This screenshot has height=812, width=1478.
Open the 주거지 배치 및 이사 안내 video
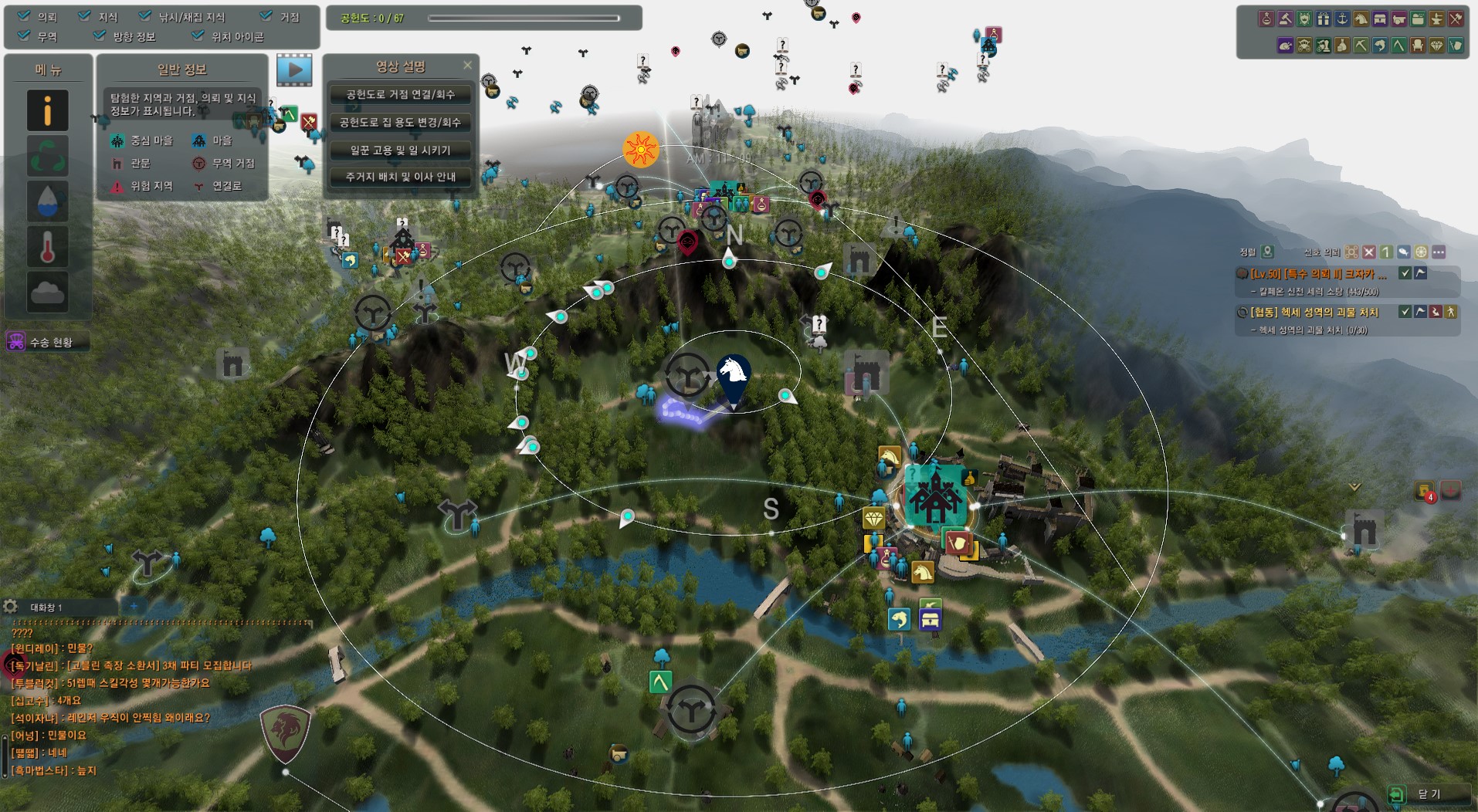[400, 178]
